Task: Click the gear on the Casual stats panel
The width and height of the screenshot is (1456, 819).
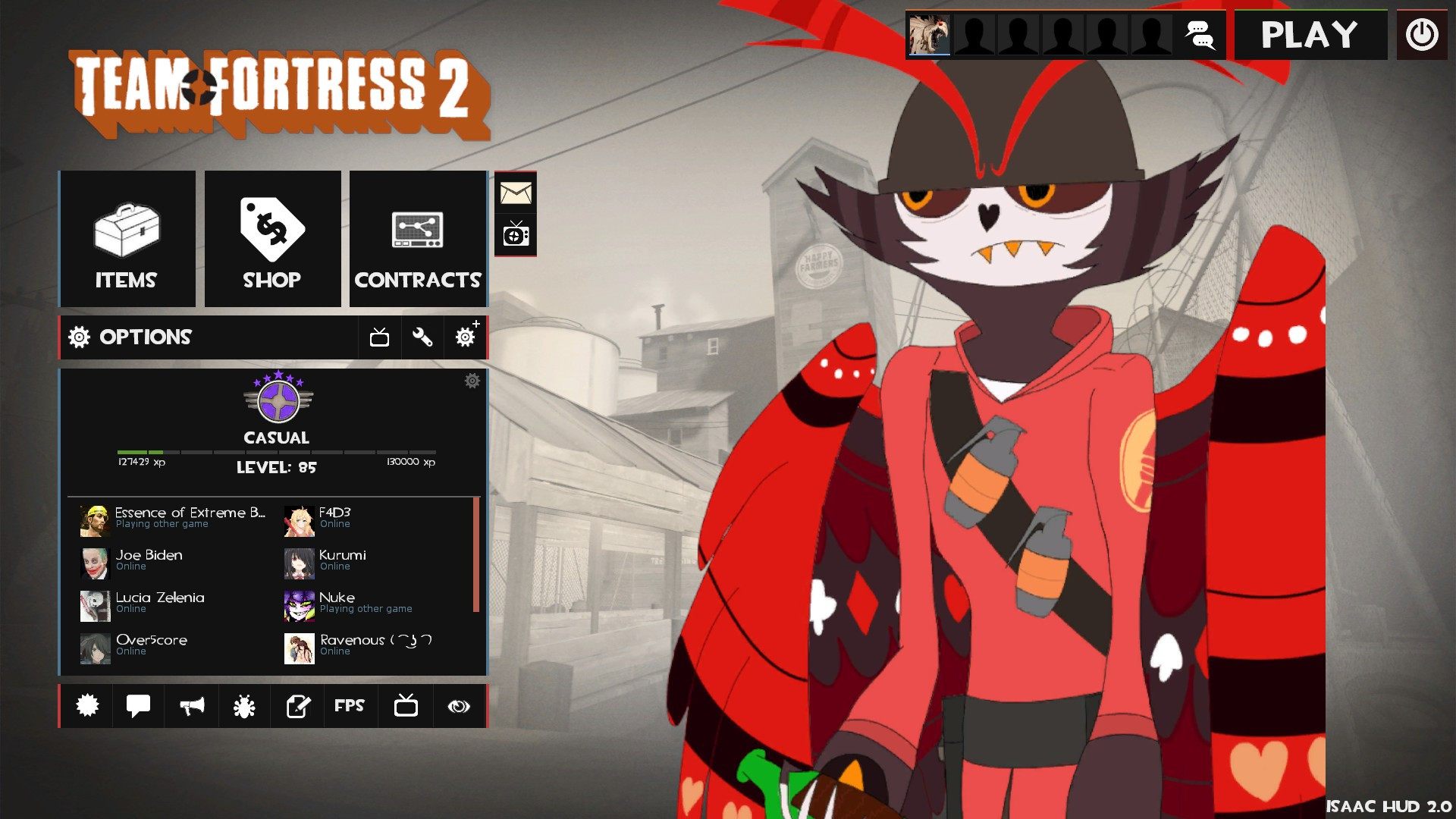Action: pyautogui.click(x=472, y=381)
